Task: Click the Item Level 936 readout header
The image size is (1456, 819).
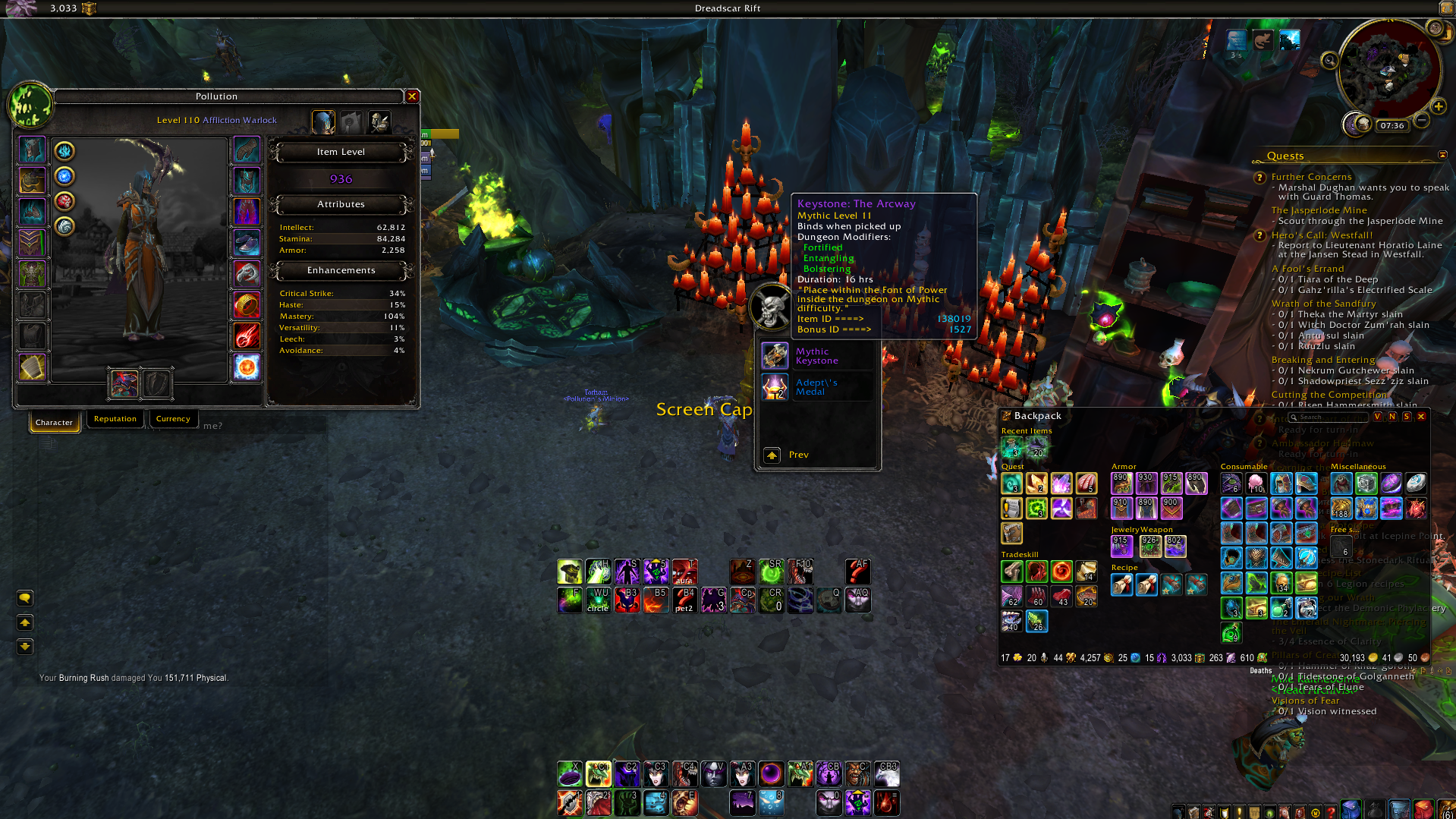Action: coord(341,152)
